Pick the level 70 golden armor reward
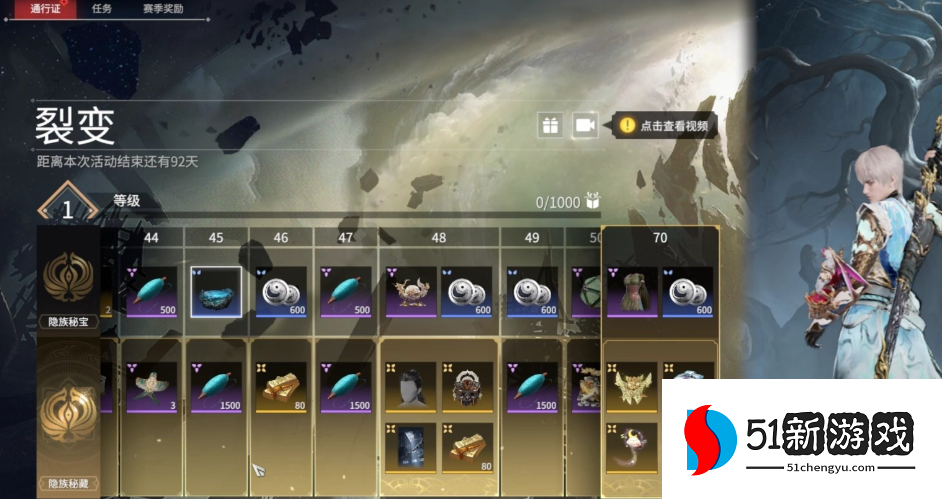Image resolution: width=942 pixels, height=499 pixels. pyautogui.click(x=632, y=387)
